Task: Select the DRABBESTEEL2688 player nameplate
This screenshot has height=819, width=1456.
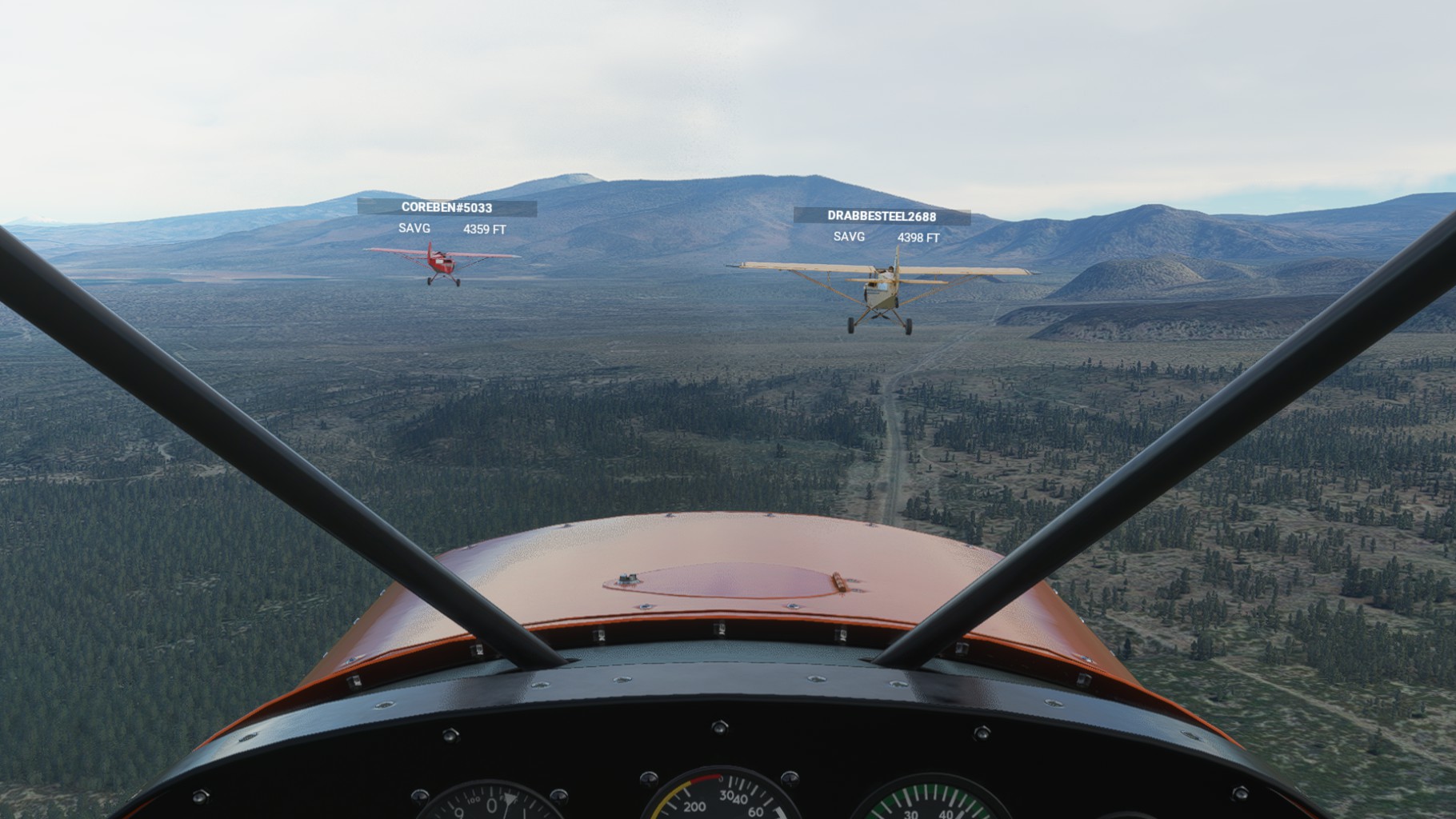Action: [x=882, y=216]
